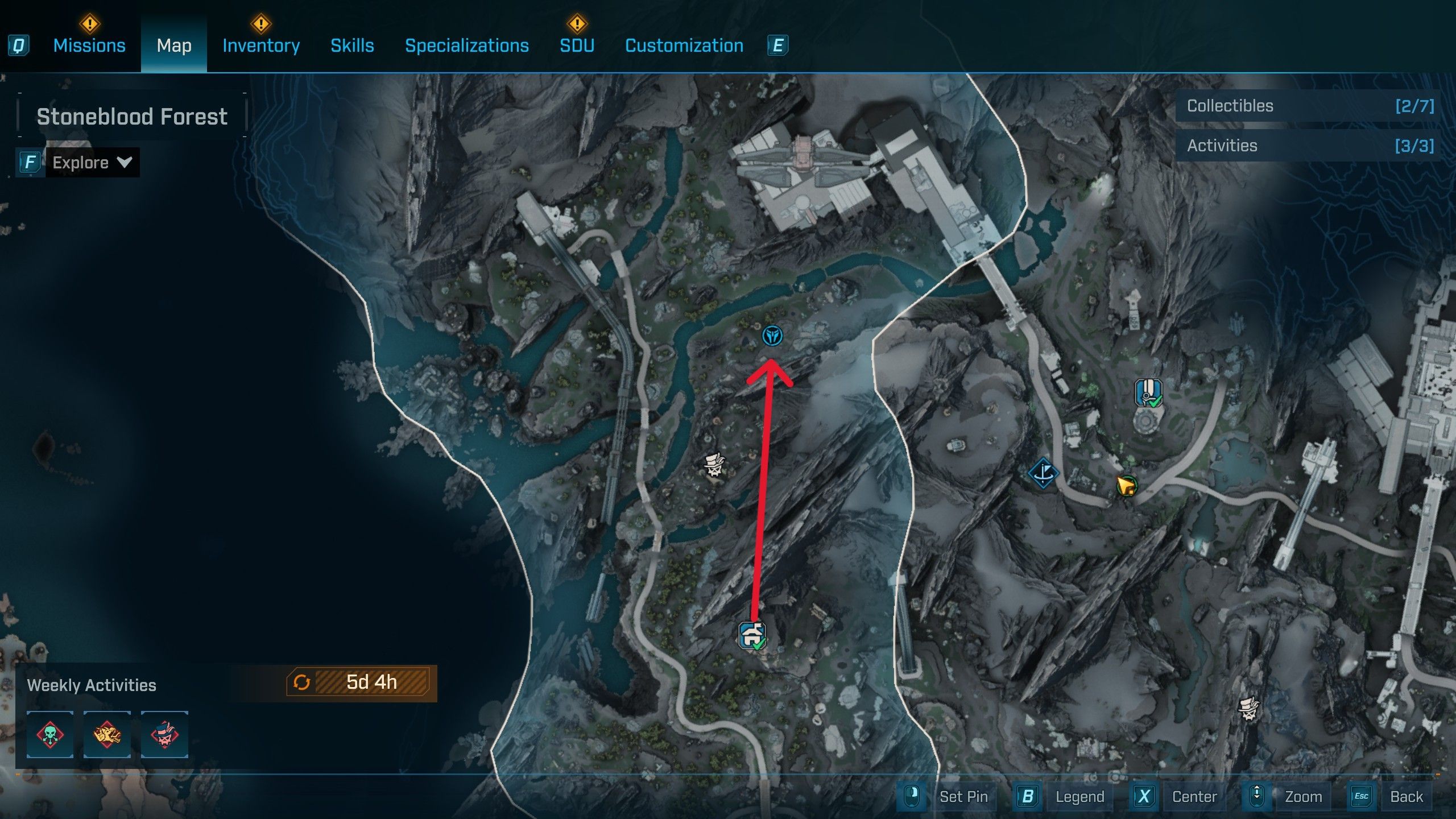Select the Activities progress row

pyautogui.click(x=1309, y=146)
